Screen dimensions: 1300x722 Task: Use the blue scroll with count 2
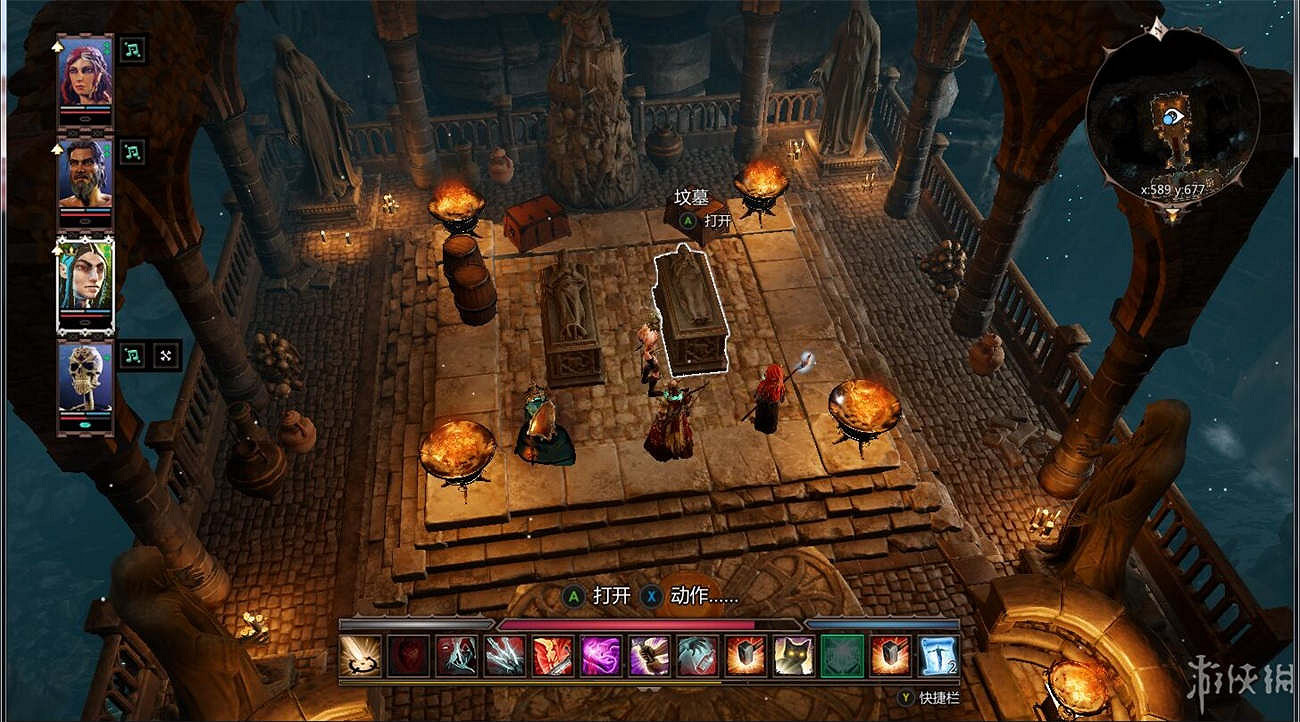pos(939,656)
